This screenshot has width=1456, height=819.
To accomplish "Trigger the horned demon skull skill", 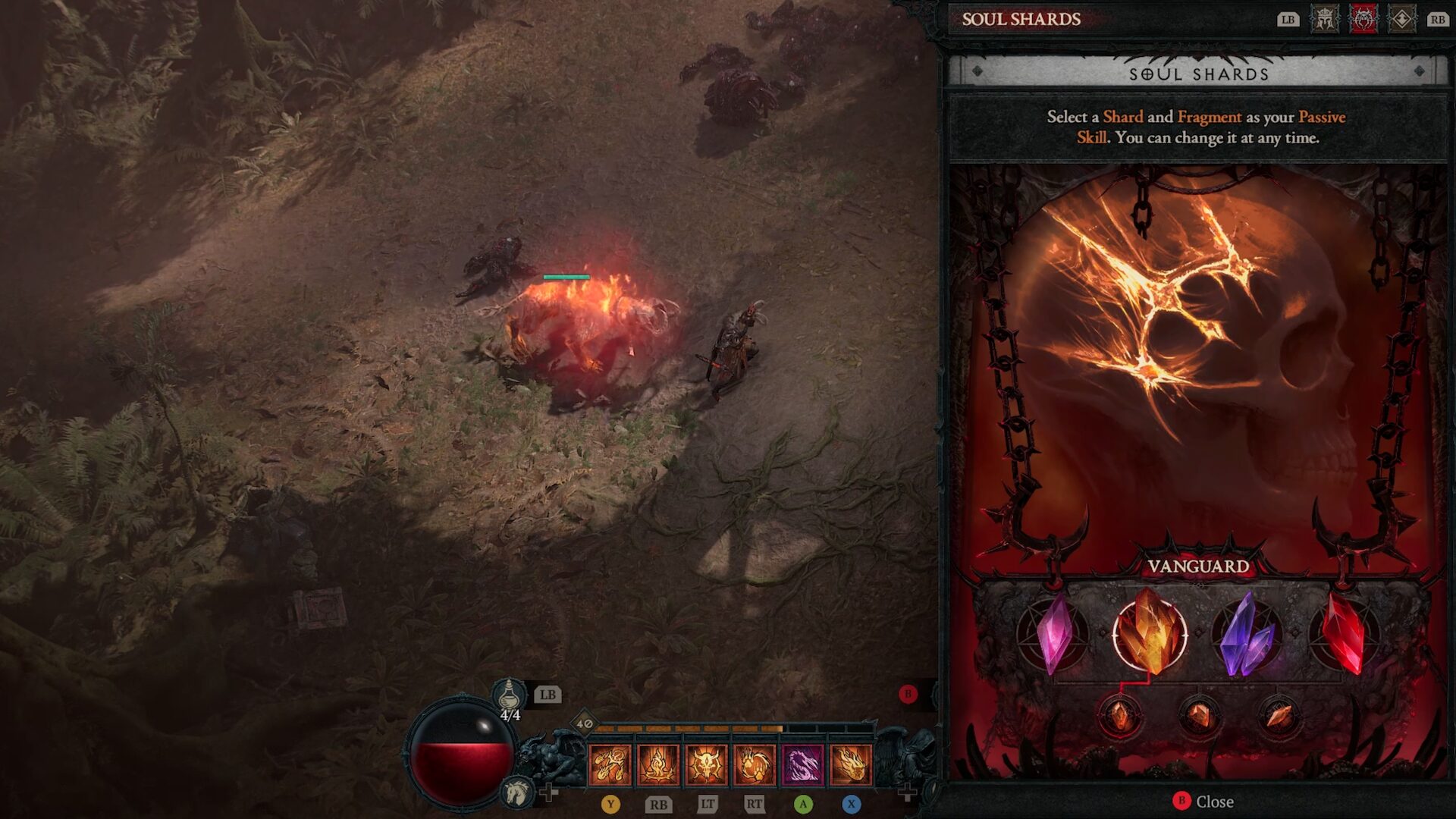I will click(707, 764).
